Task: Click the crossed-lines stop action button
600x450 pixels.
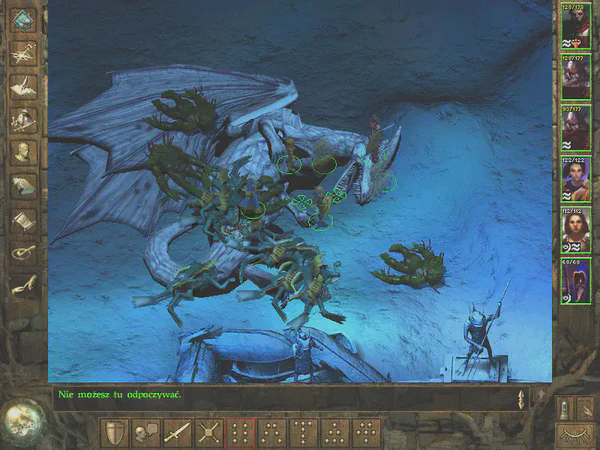Action: (x=208, y=432)
